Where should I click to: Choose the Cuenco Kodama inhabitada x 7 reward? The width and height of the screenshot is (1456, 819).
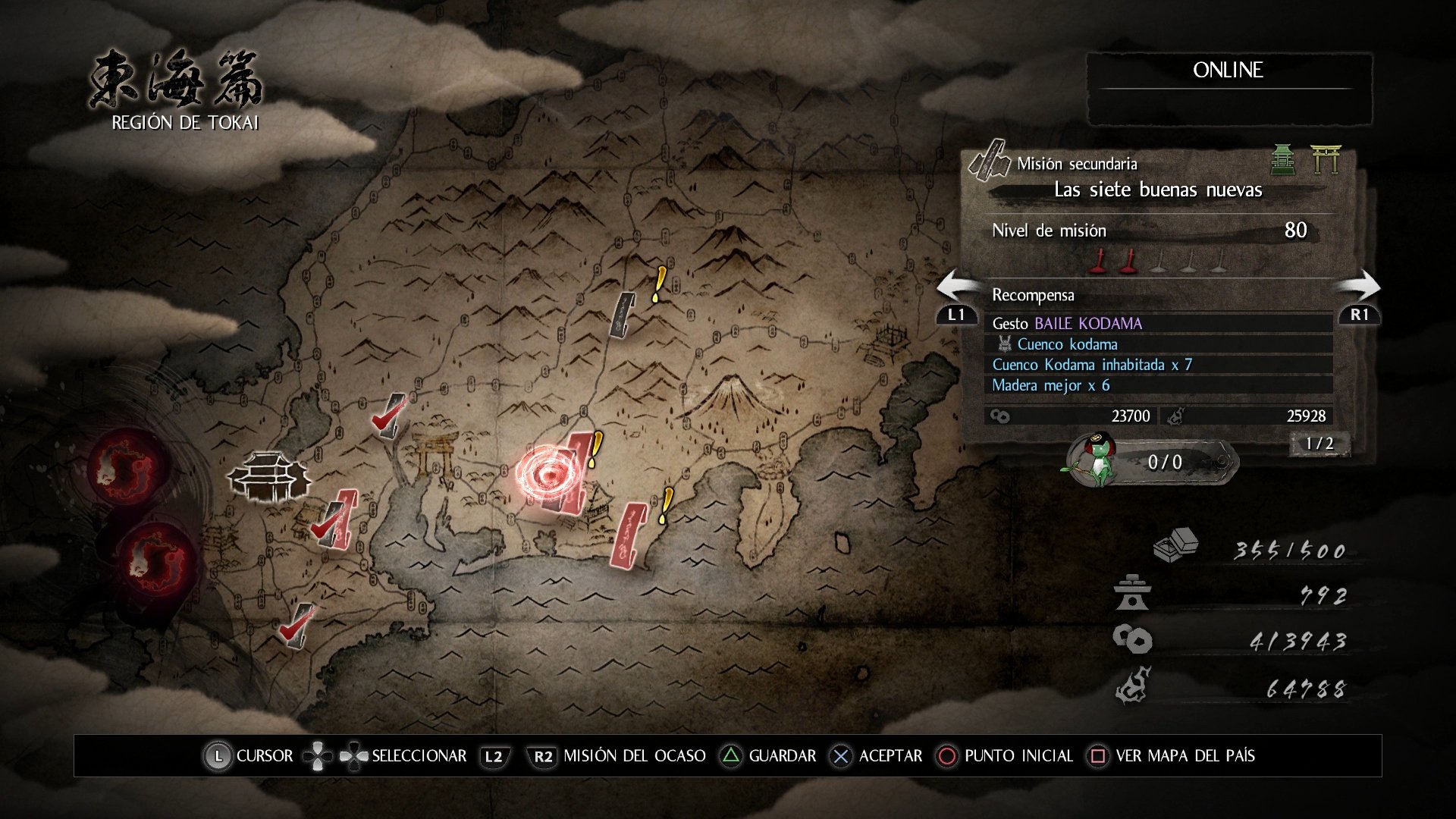(1158, 365)
